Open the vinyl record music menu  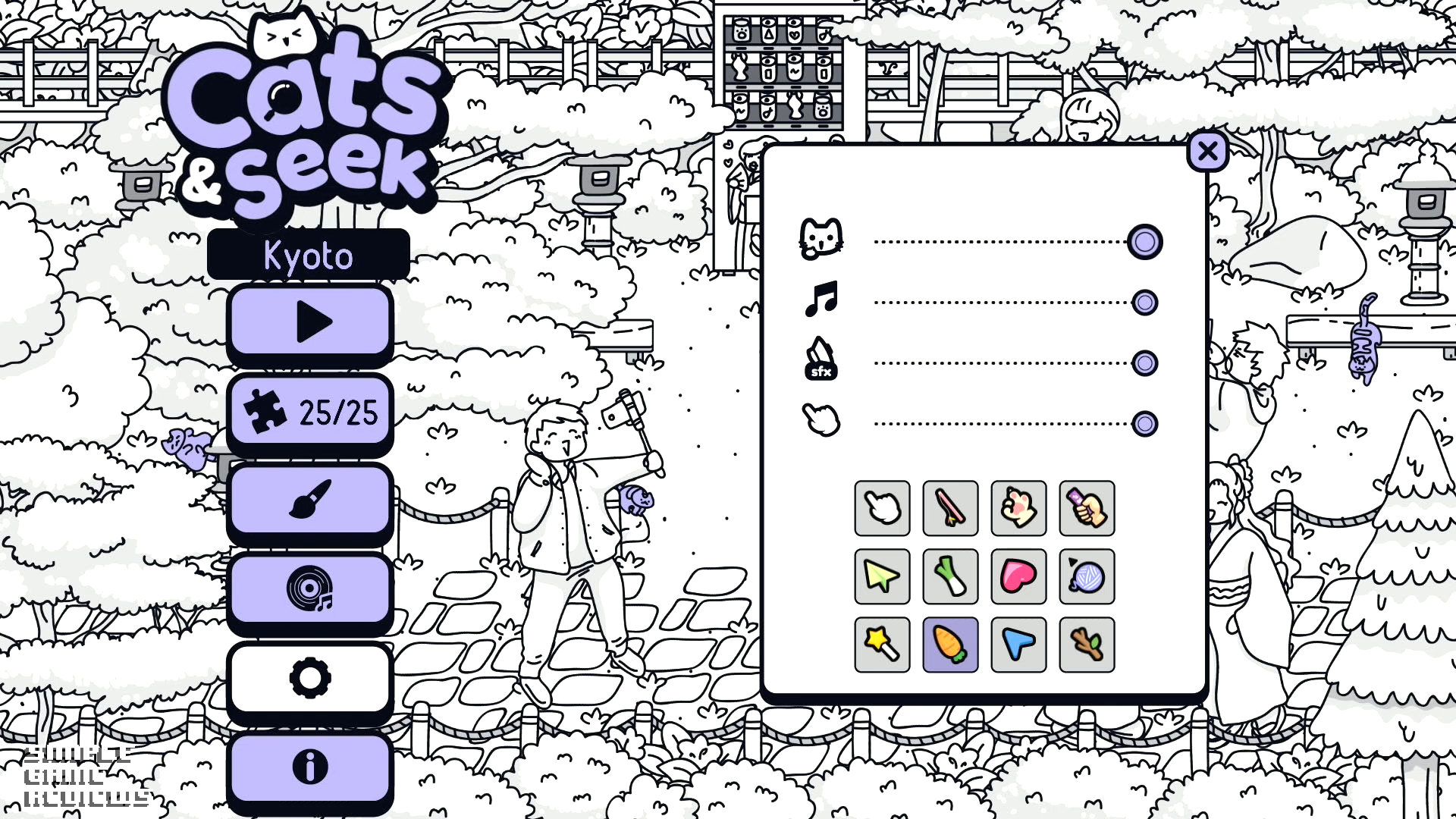point(310,589)
